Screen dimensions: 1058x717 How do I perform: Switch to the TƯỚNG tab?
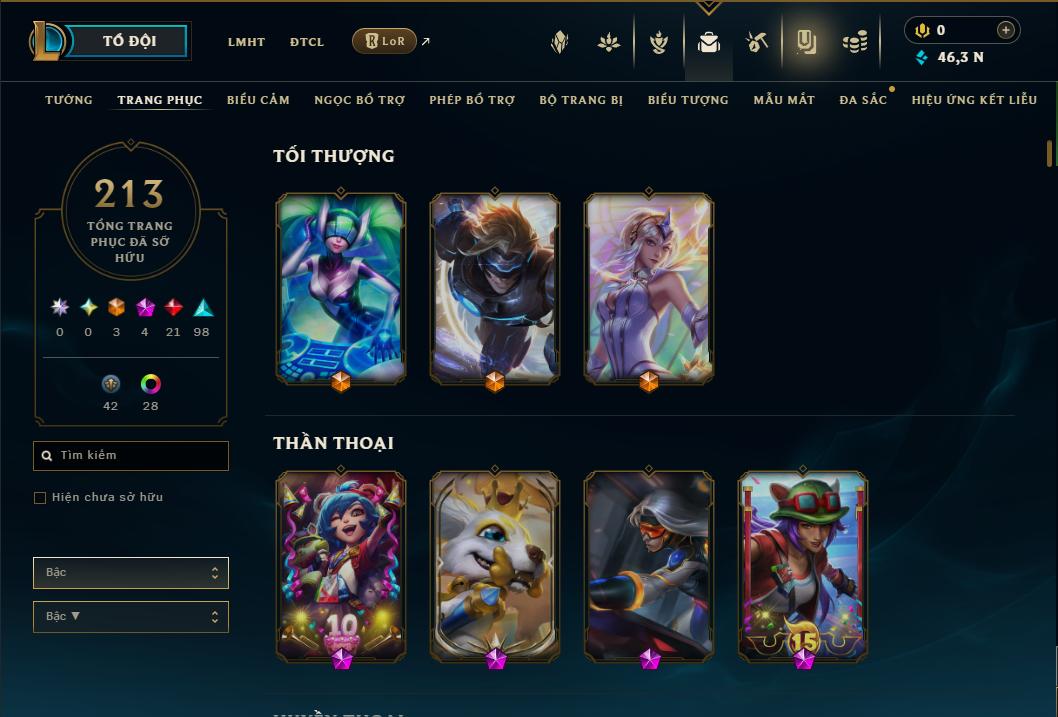69,100
